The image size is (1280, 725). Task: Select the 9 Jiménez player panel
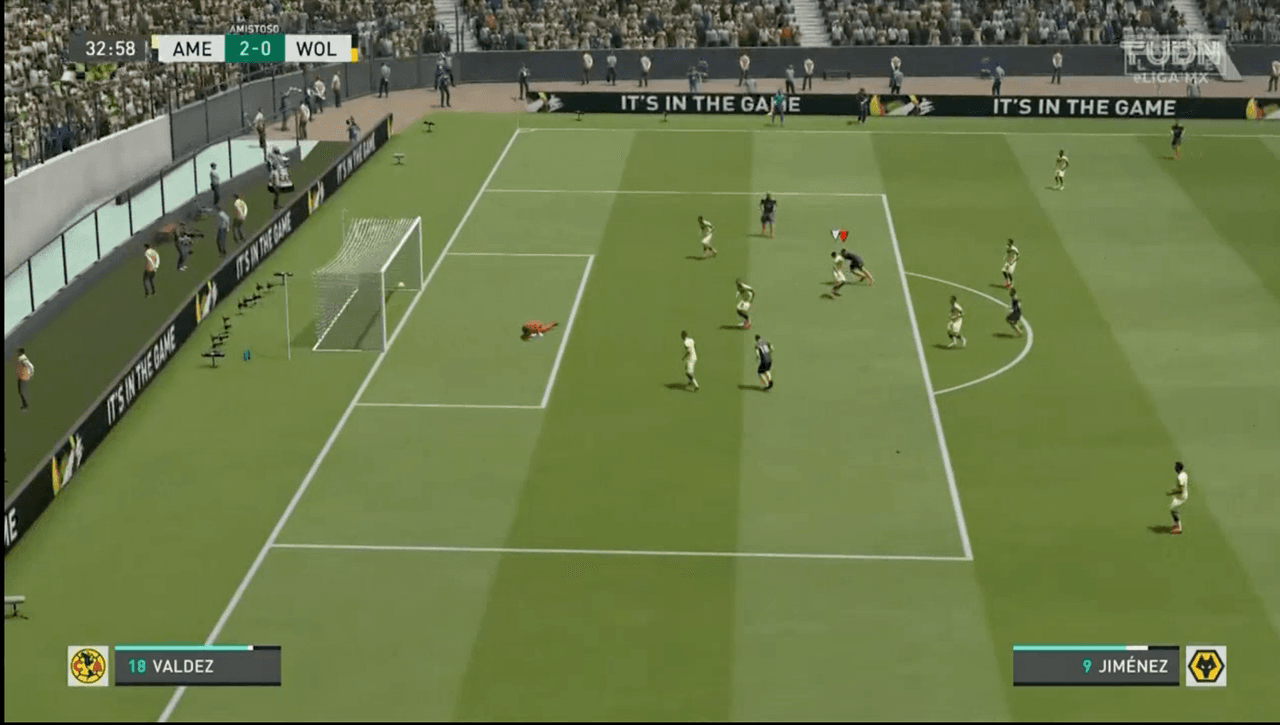[1096, 667]
